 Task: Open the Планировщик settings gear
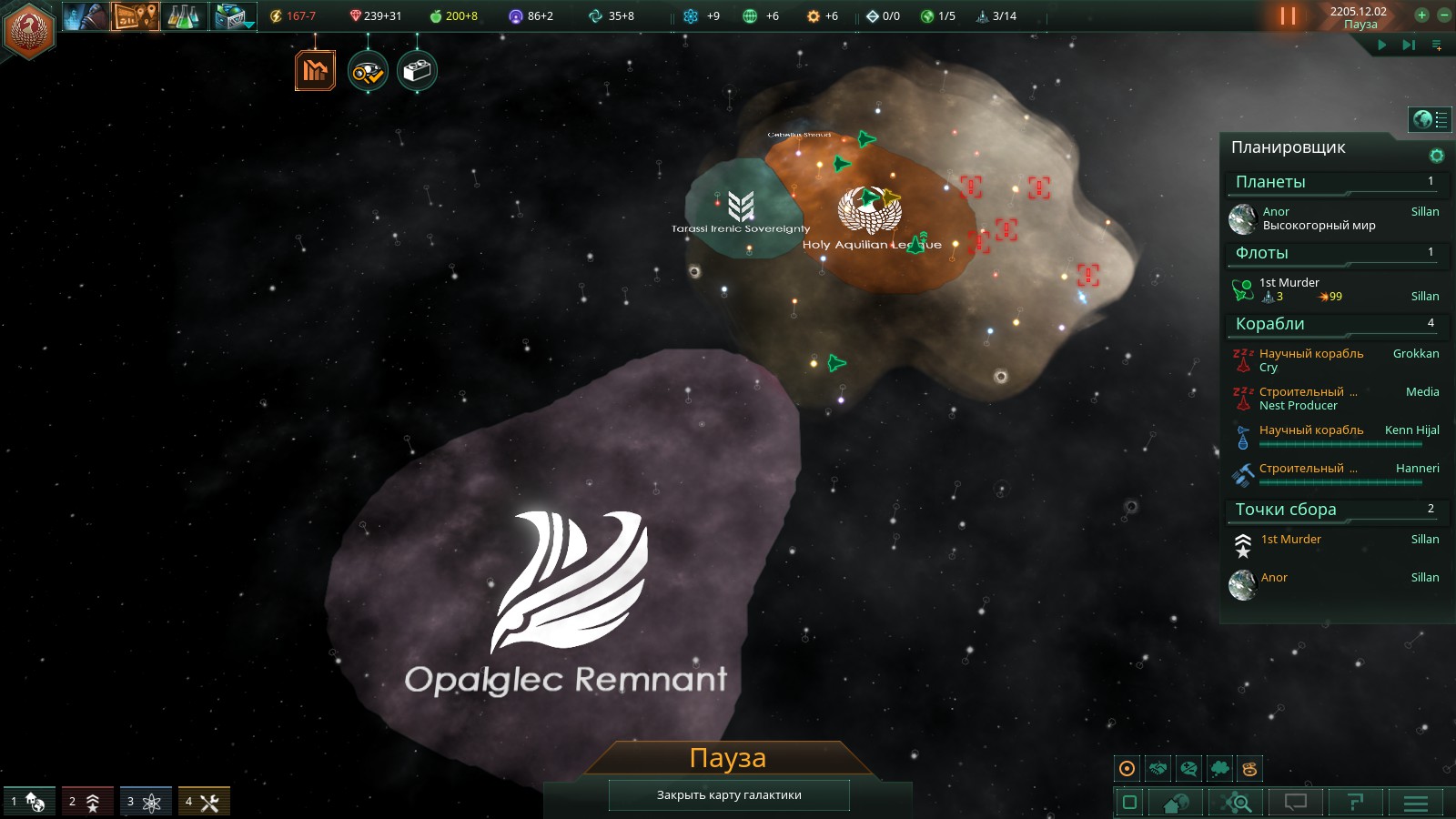pyautogui.click(x=1437, y=156)
